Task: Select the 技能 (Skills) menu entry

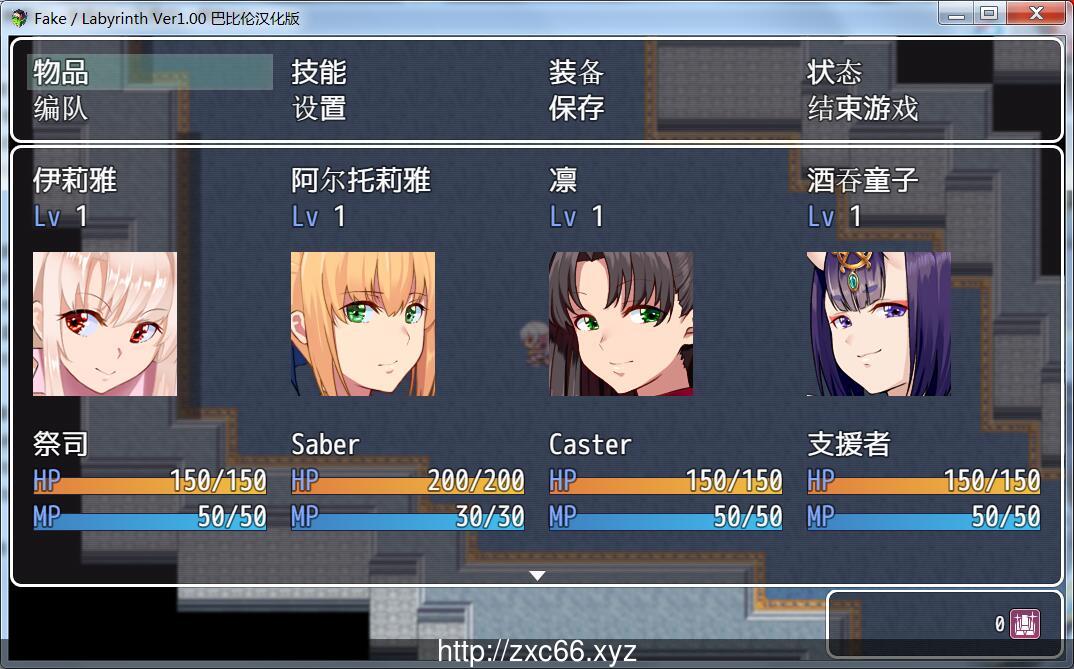Action: coord(319,72)
